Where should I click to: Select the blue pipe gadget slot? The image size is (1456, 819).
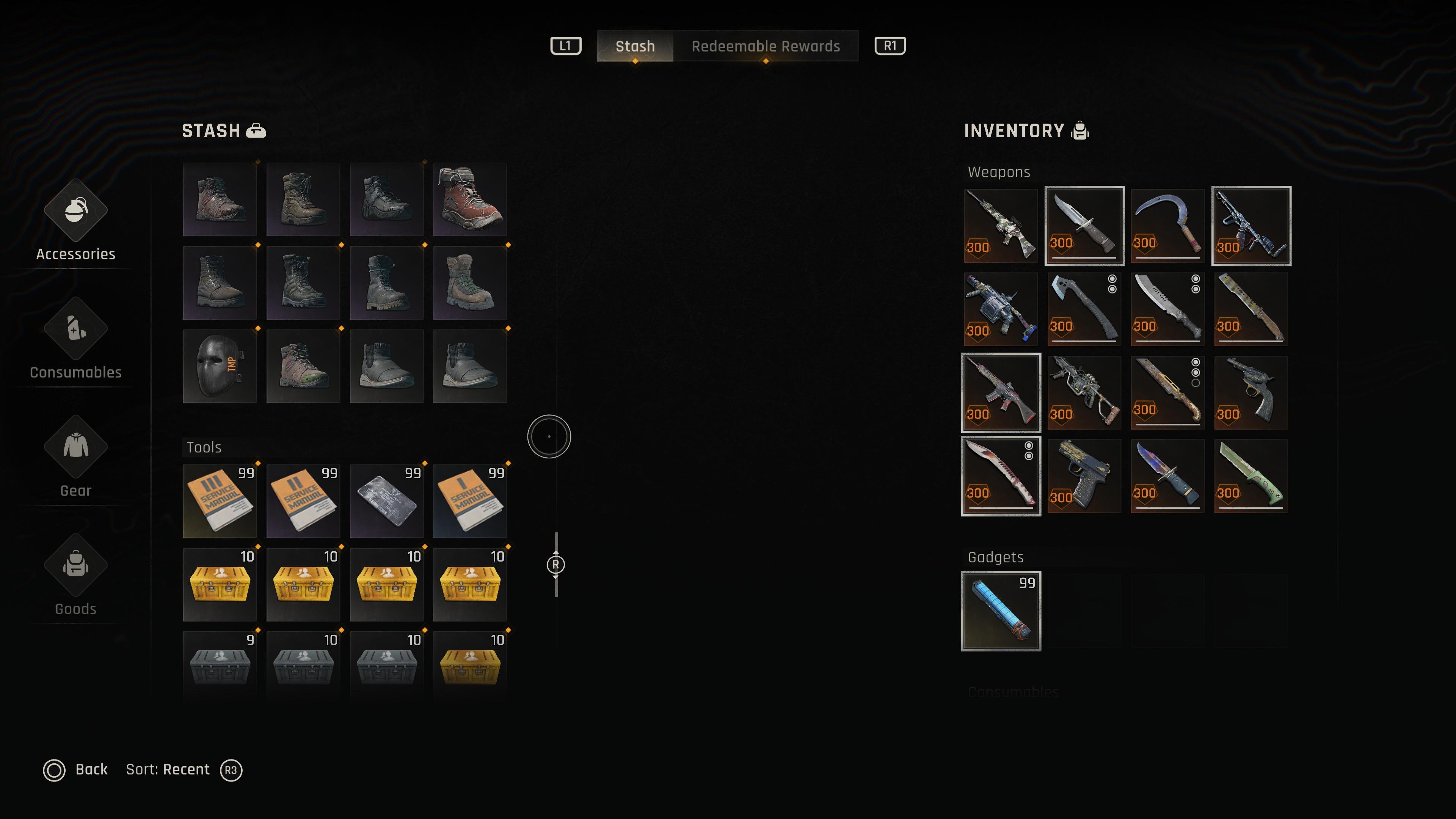(1001, 611)
